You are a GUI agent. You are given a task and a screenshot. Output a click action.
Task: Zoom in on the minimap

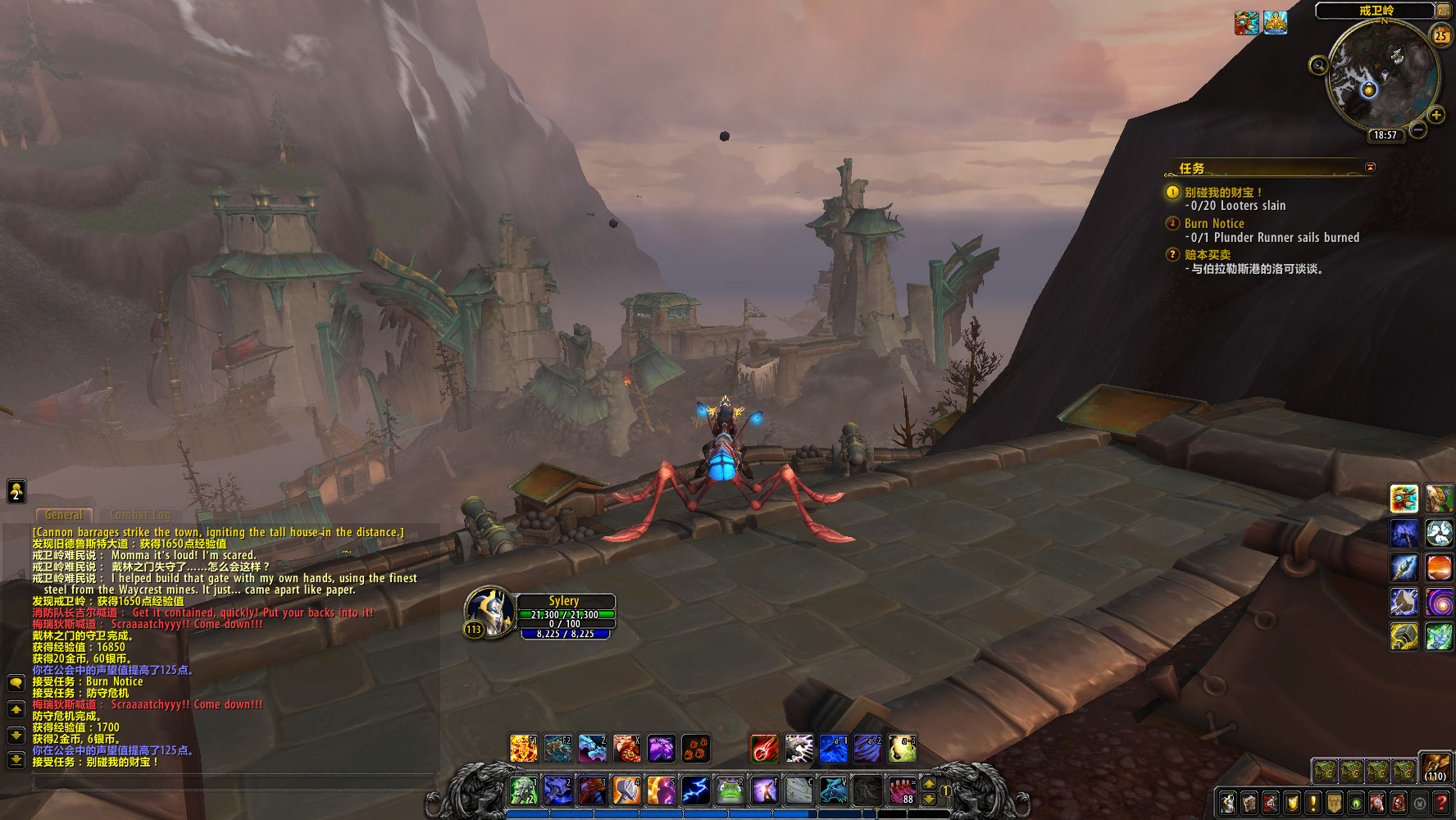point(1436,115)
